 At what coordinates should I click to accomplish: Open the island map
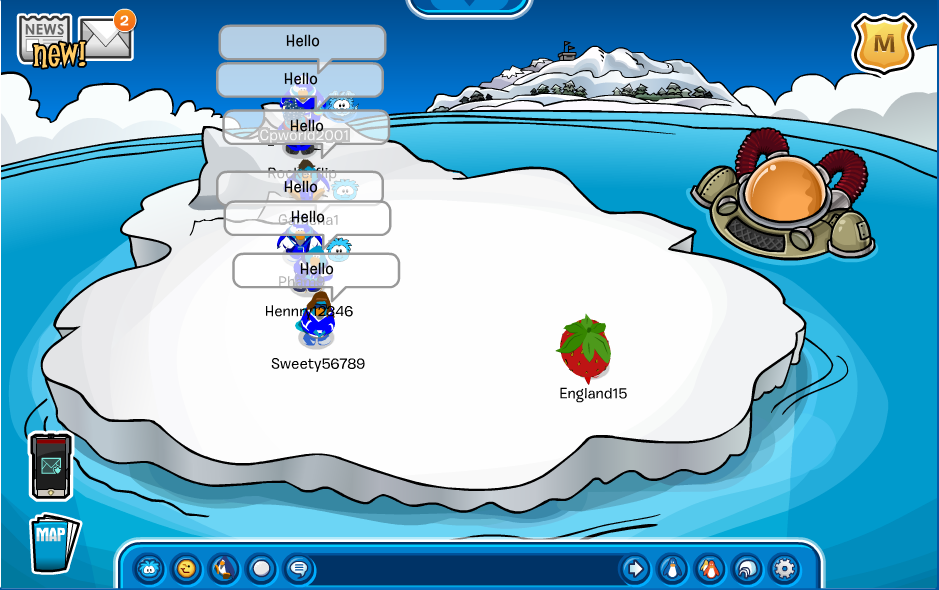click(x=54, y=541)
